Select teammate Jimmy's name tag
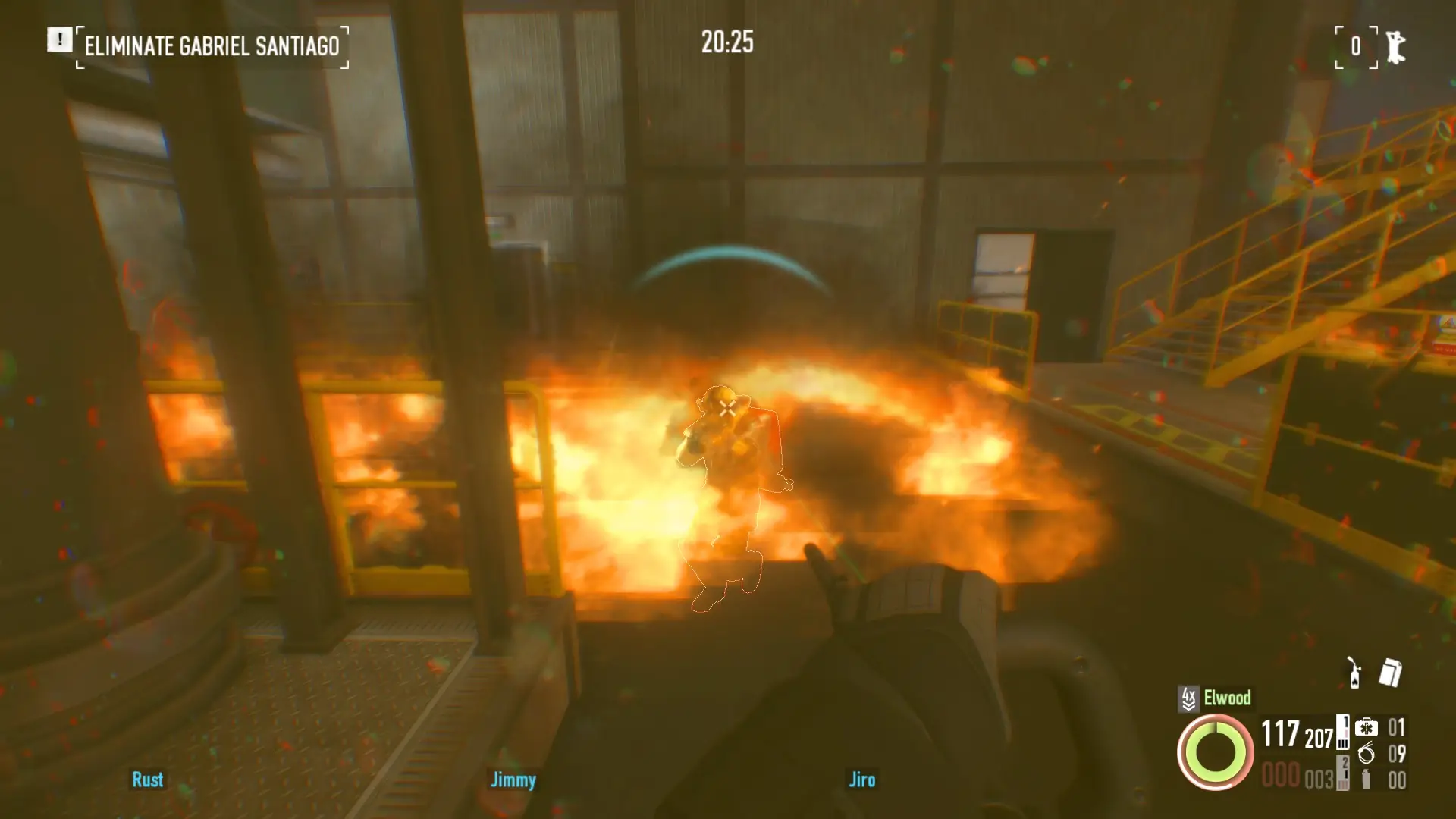The image size is (1456, 819). click(513, 780)
